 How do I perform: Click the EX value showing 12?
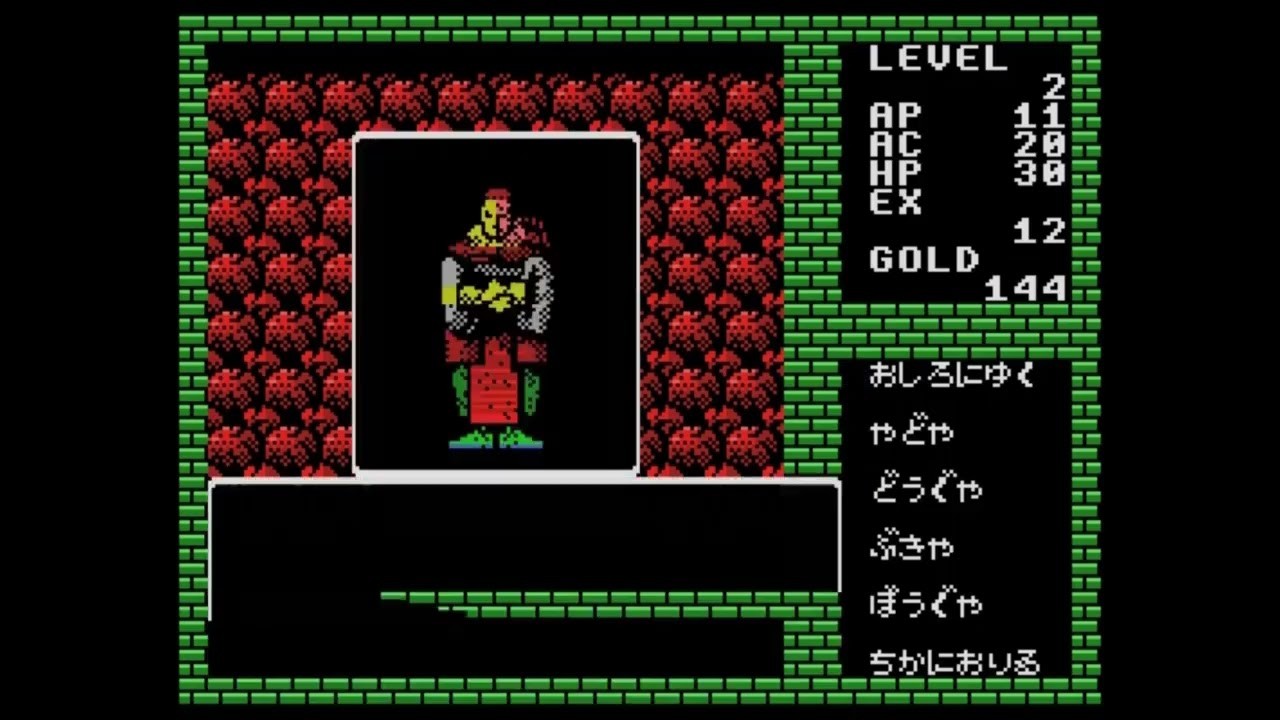pyautogui.click(x=1040, y=228)
